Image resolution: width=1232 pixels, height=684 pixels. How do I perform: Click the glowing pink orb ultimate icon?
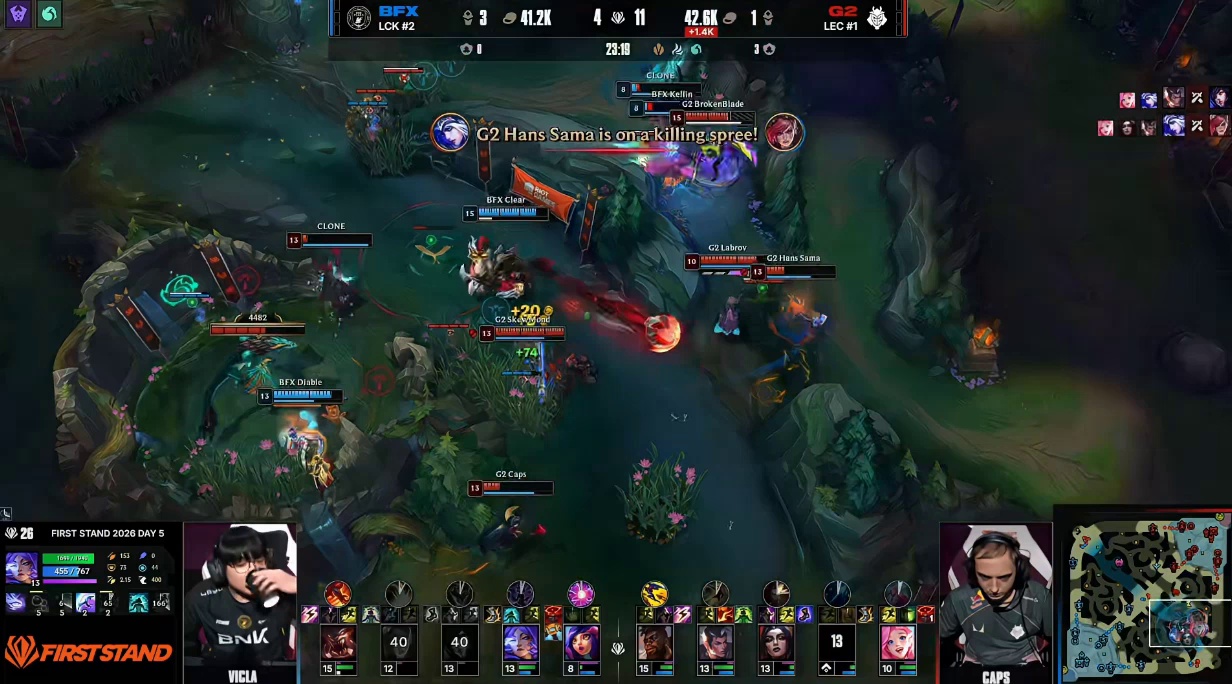tap(581, 595)
